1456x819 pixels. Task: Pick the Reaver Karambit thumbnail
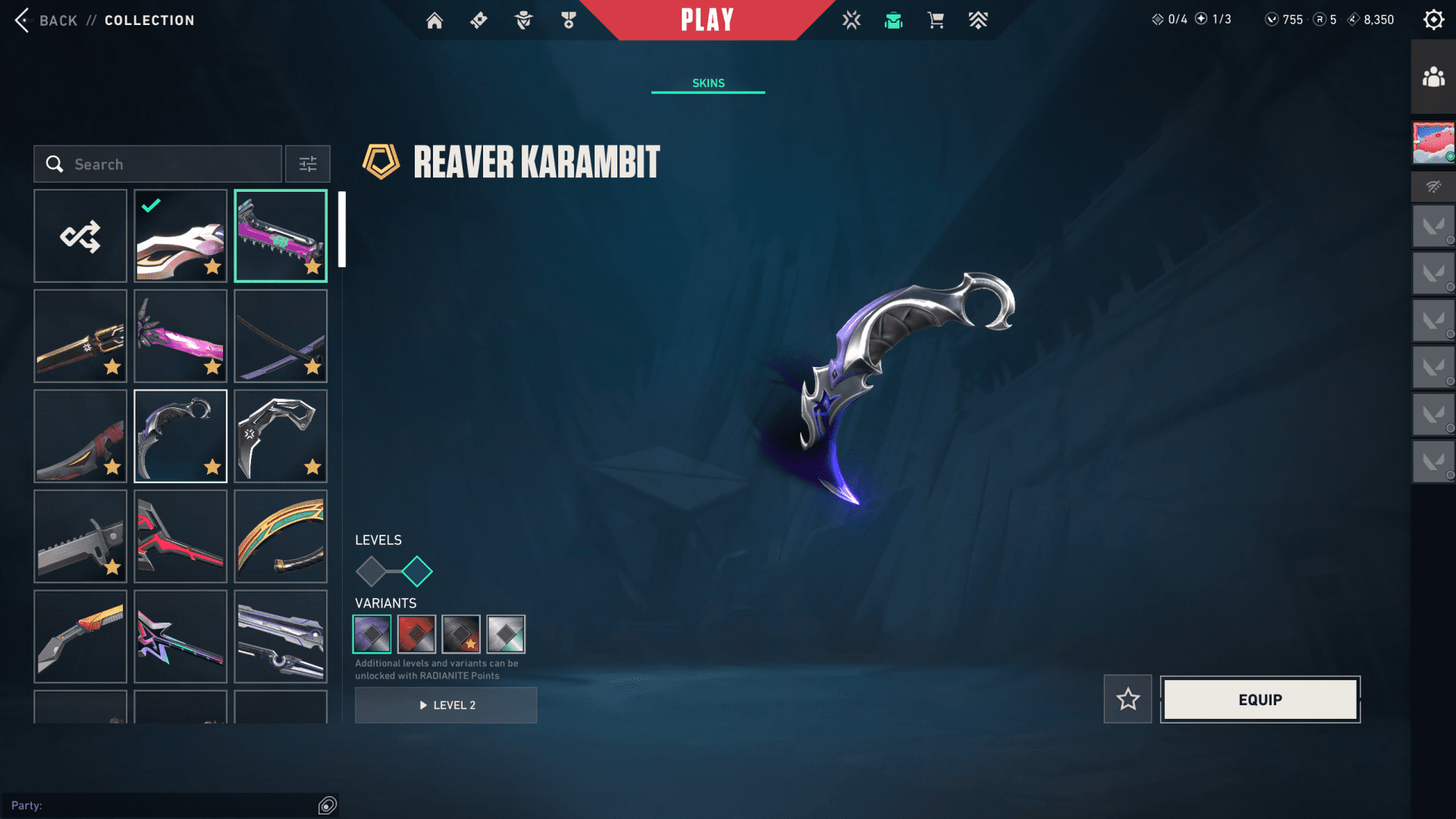point(180,437)
